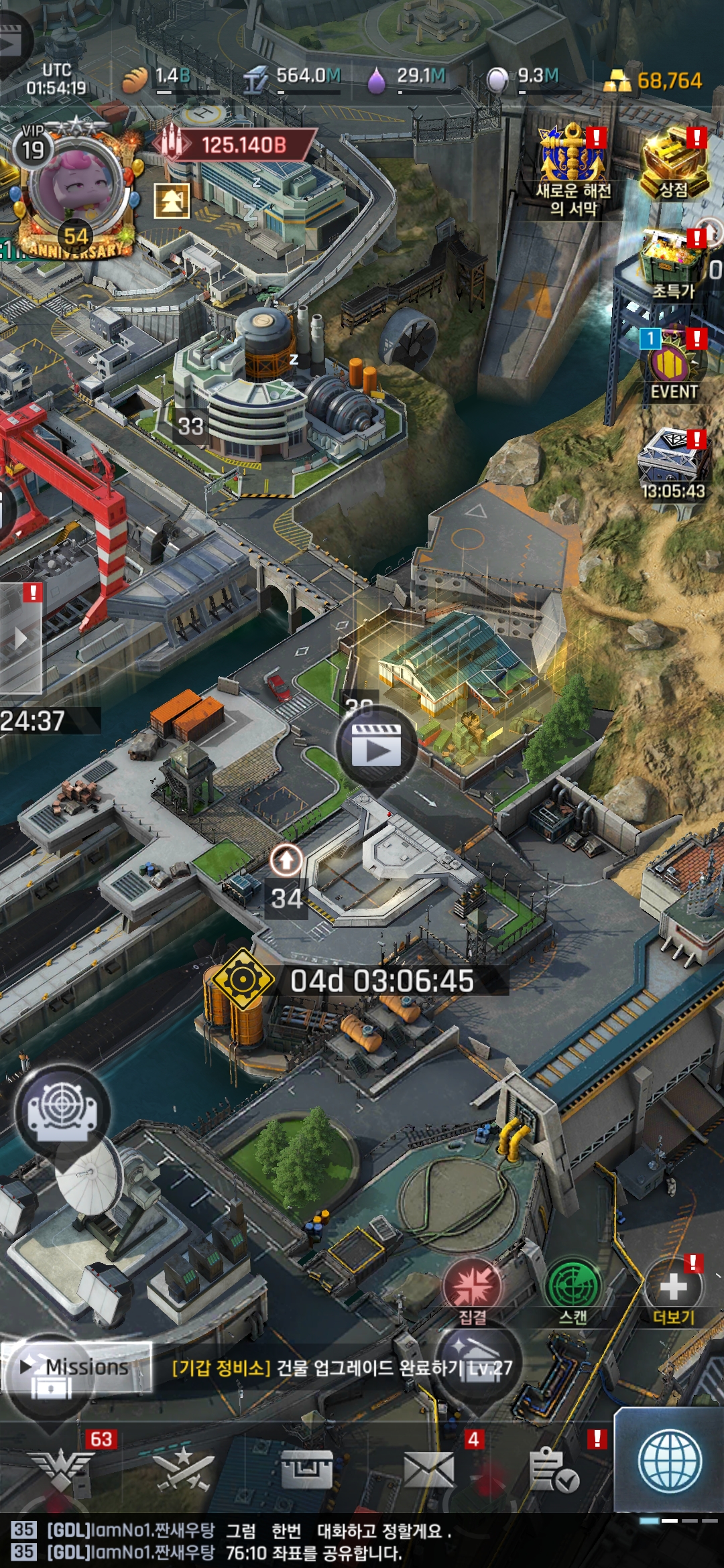Go to the 기갑 정비소 upgrade mission

[x=342, y=1367]
